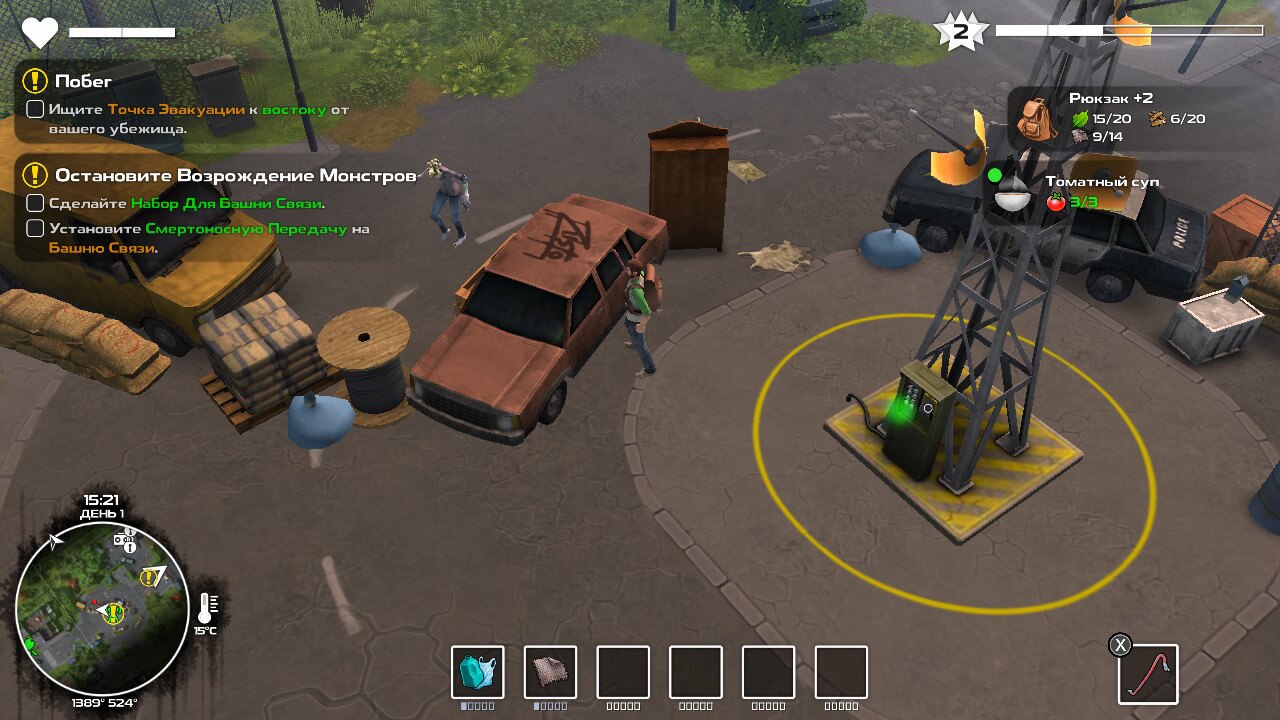
Task: Click the white heart health icon
Action: [40, 33]
